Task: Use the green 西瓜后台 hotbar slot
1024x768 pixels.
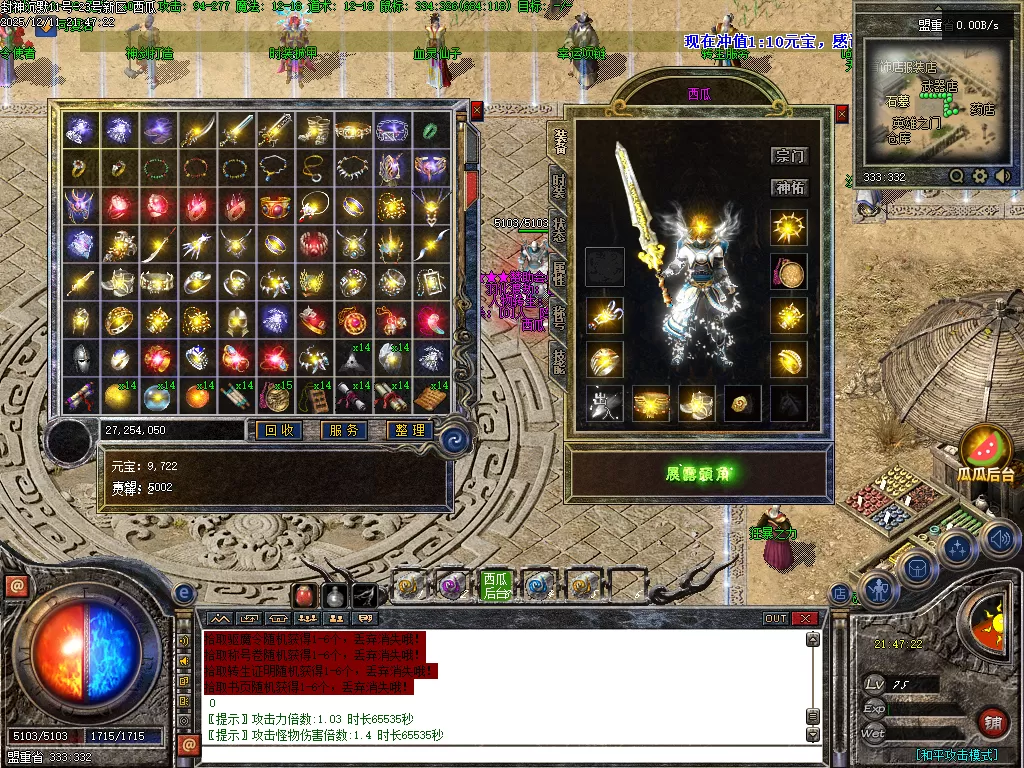Action: (x=495, y=585)
